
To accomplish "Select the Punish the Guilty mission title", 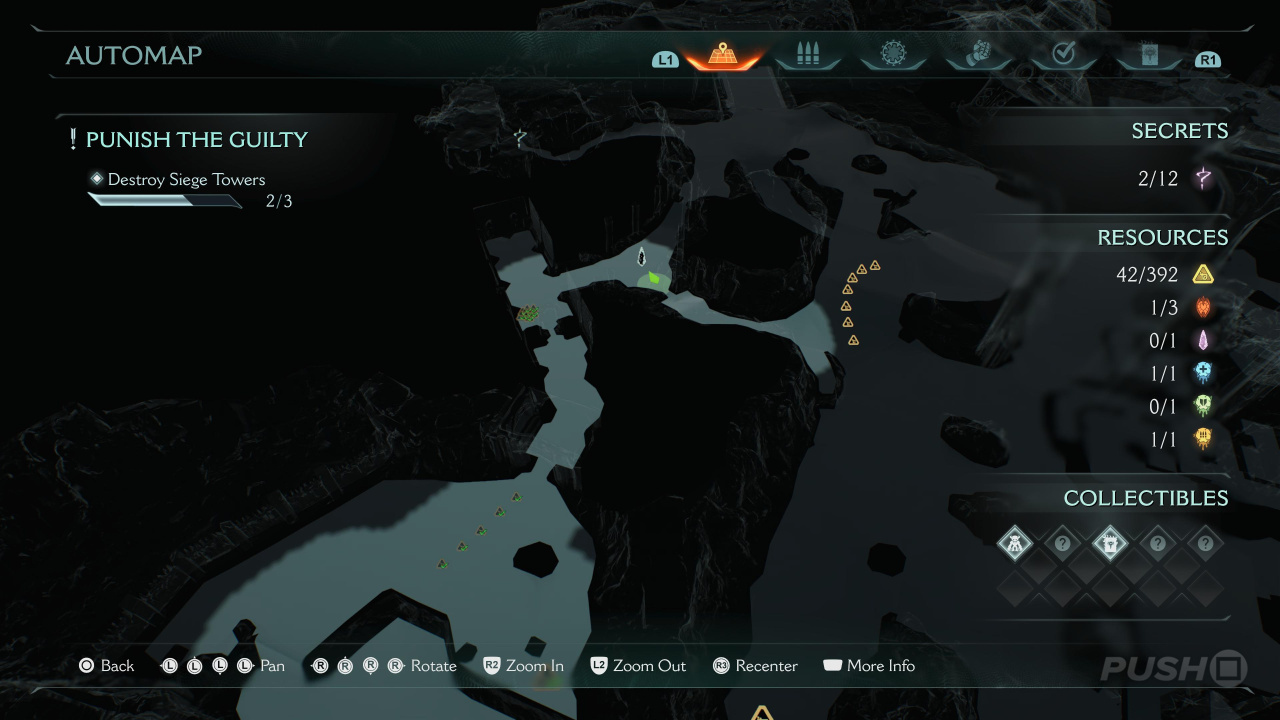I will pos(196,139).
